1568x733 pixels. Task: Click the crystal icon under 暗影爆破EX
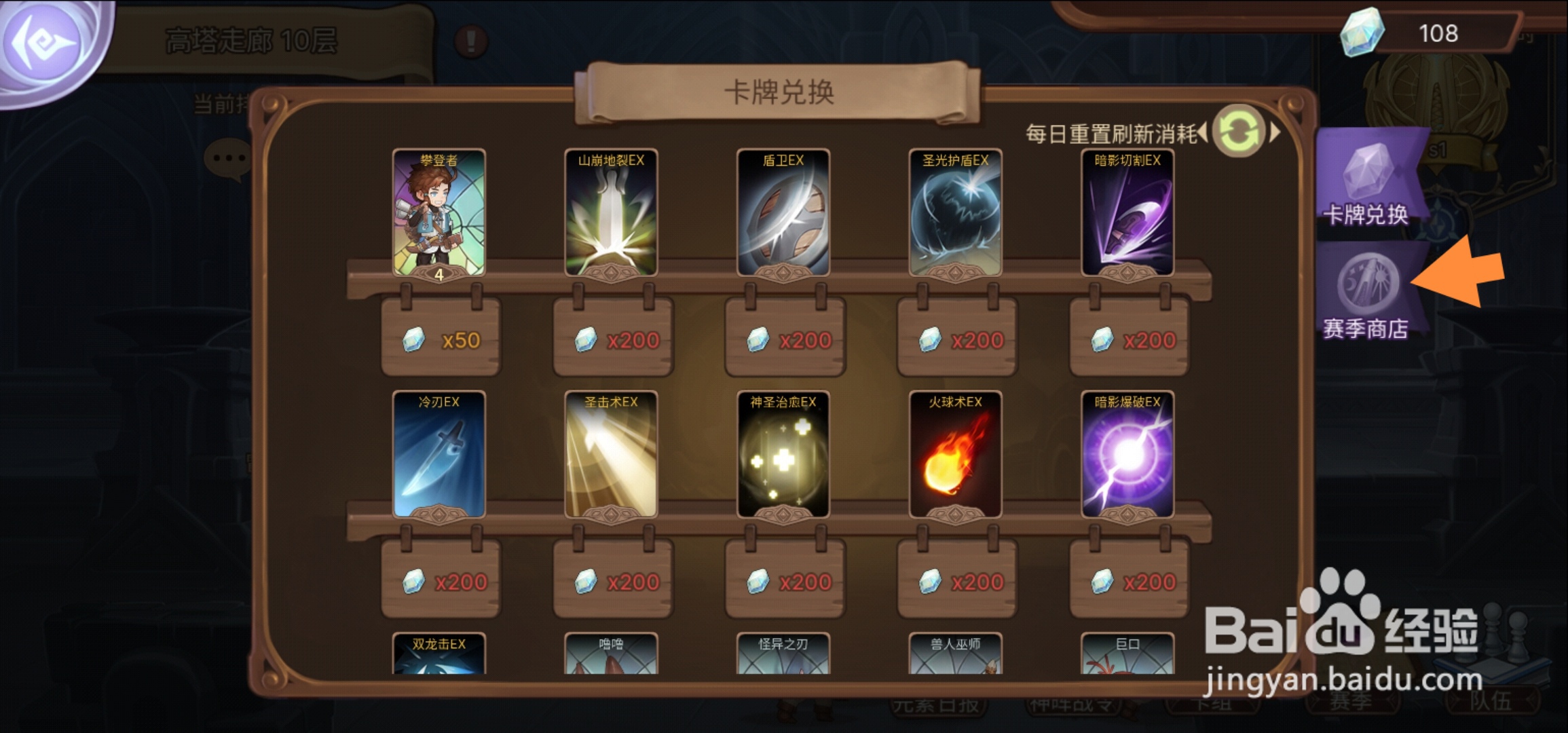1103,582
